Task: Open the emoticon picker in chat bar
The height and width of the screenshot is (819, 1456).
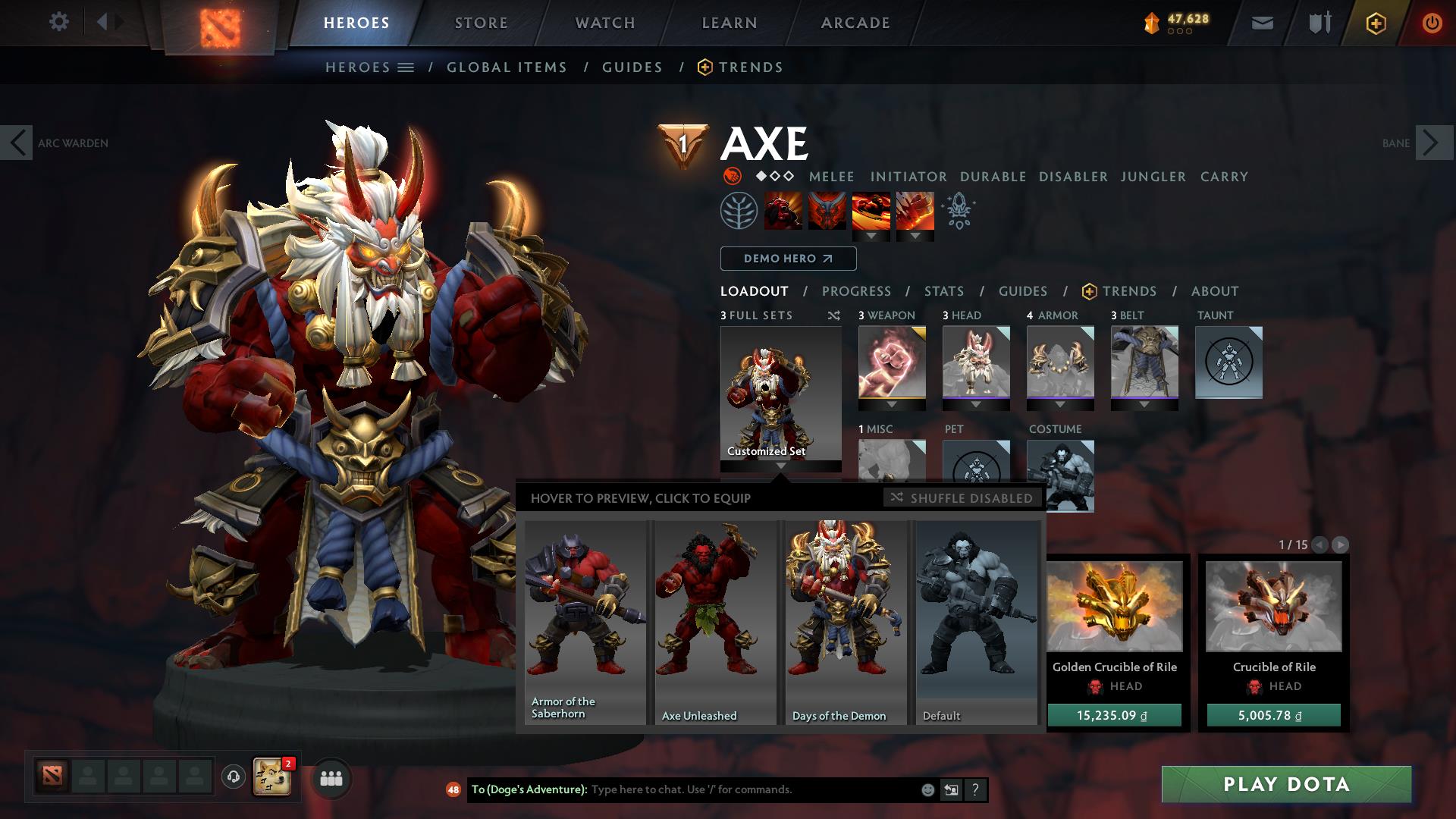Action: (x=927, y=789)
